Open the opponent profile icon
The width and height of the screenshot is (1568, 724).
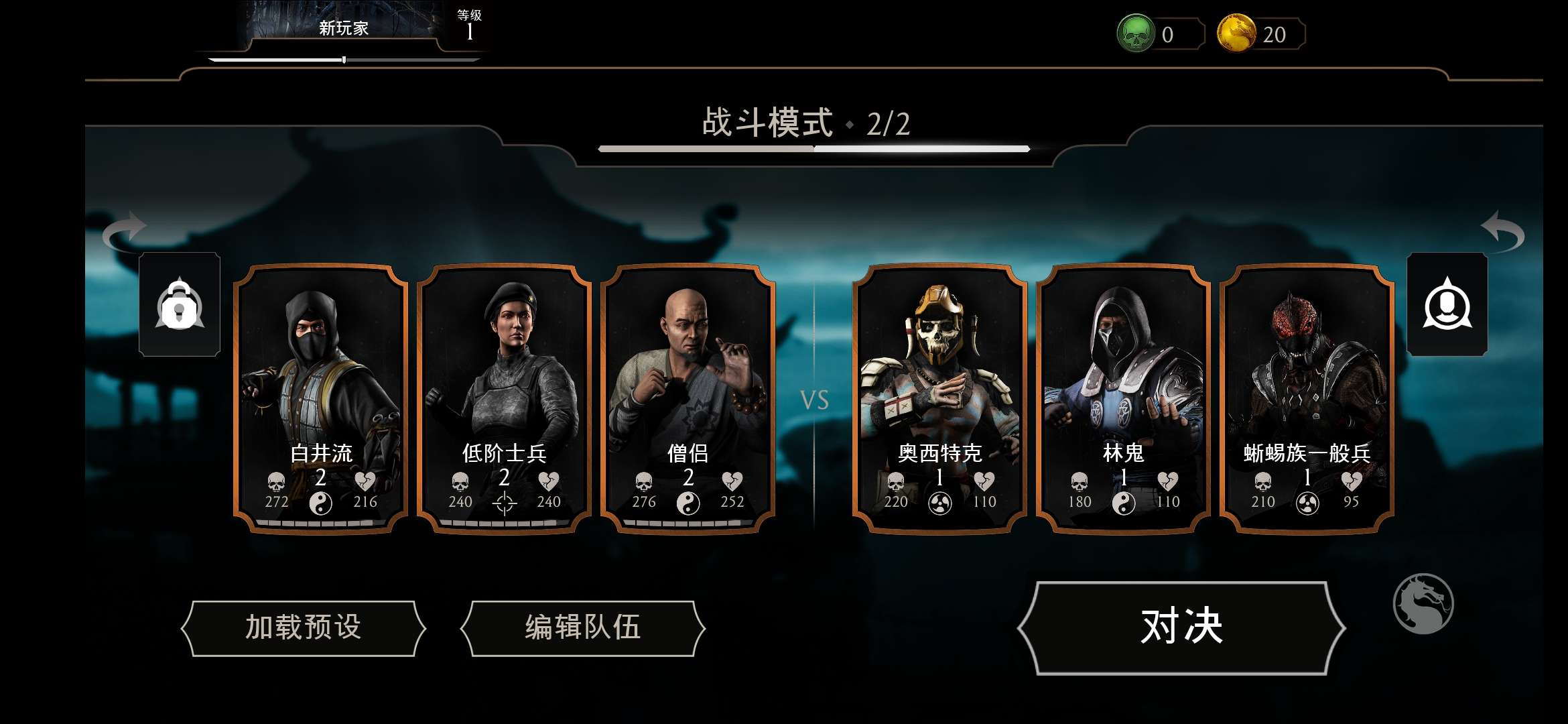[1447, 305]
